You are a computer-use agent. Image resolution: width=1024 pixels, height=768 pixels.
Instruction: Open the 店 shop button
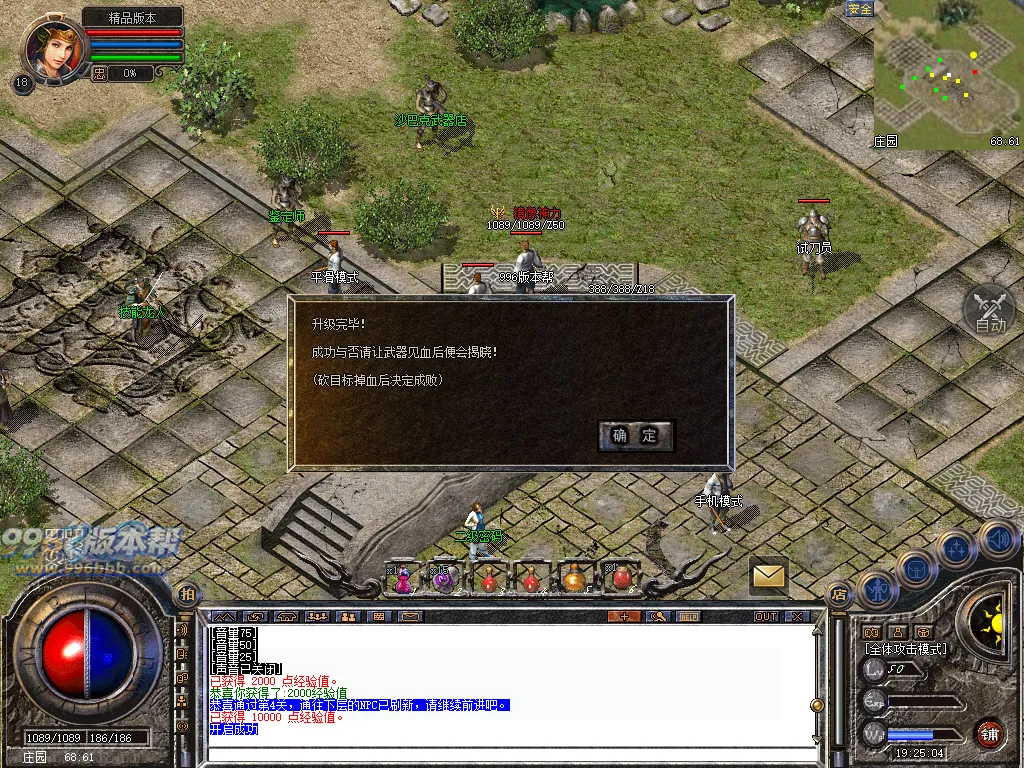click(838, 595)
